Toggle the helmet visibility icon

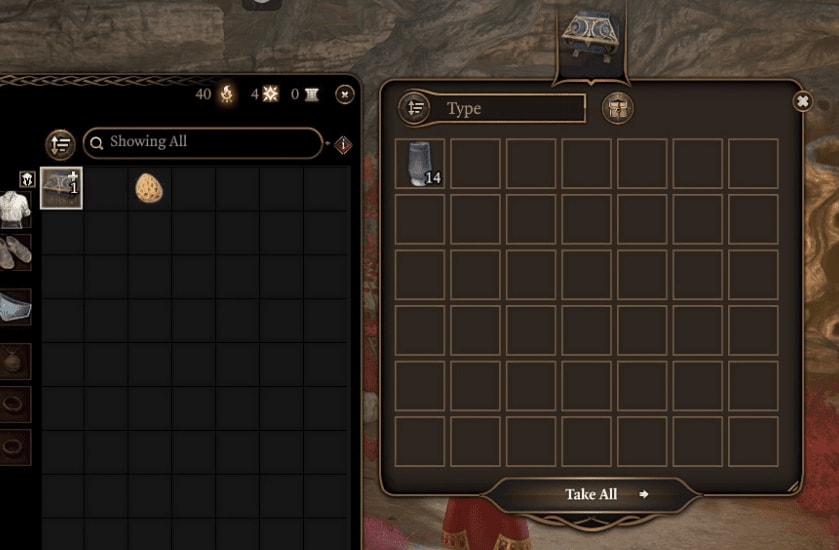coord(27,179)
